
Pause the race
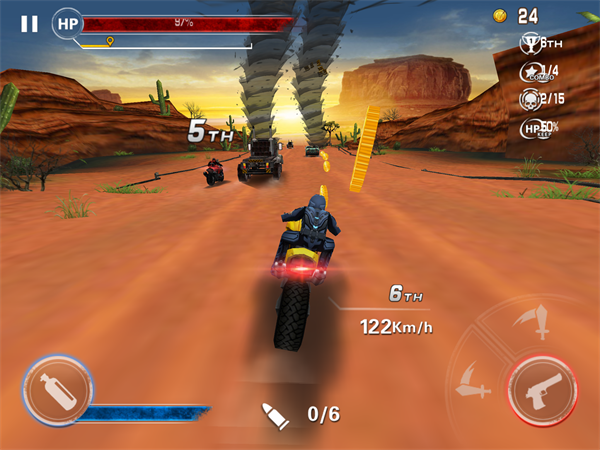(x=29, y=23)
